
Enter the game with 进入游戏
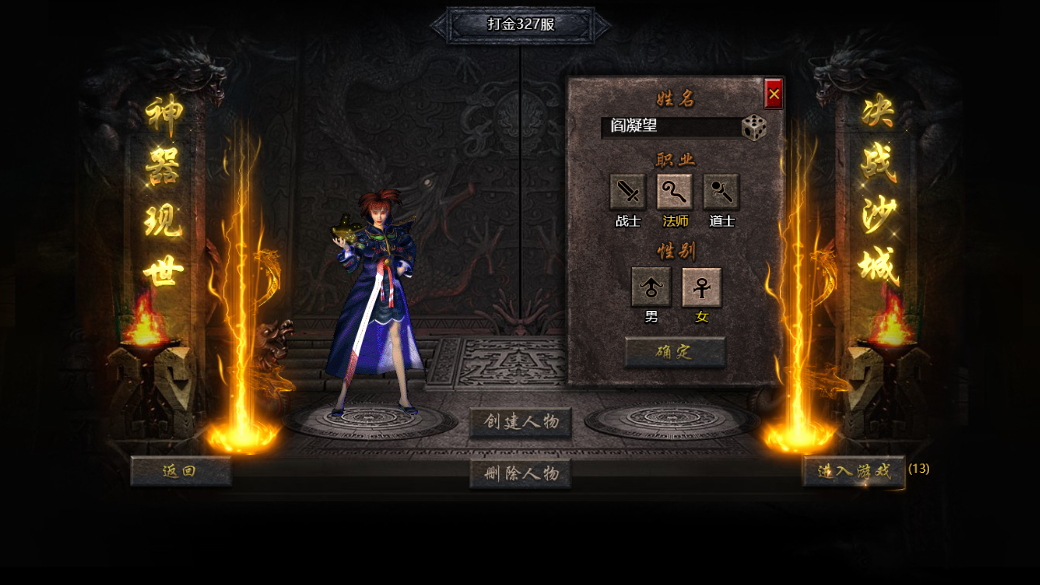(x=853, y=471)
